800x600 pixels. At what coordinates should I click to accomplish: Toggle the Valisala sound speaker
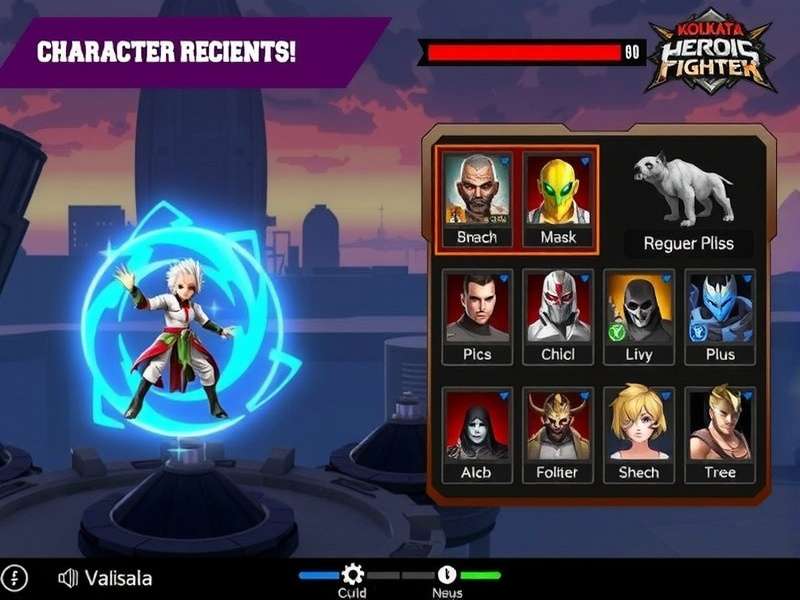pos(68,578)
